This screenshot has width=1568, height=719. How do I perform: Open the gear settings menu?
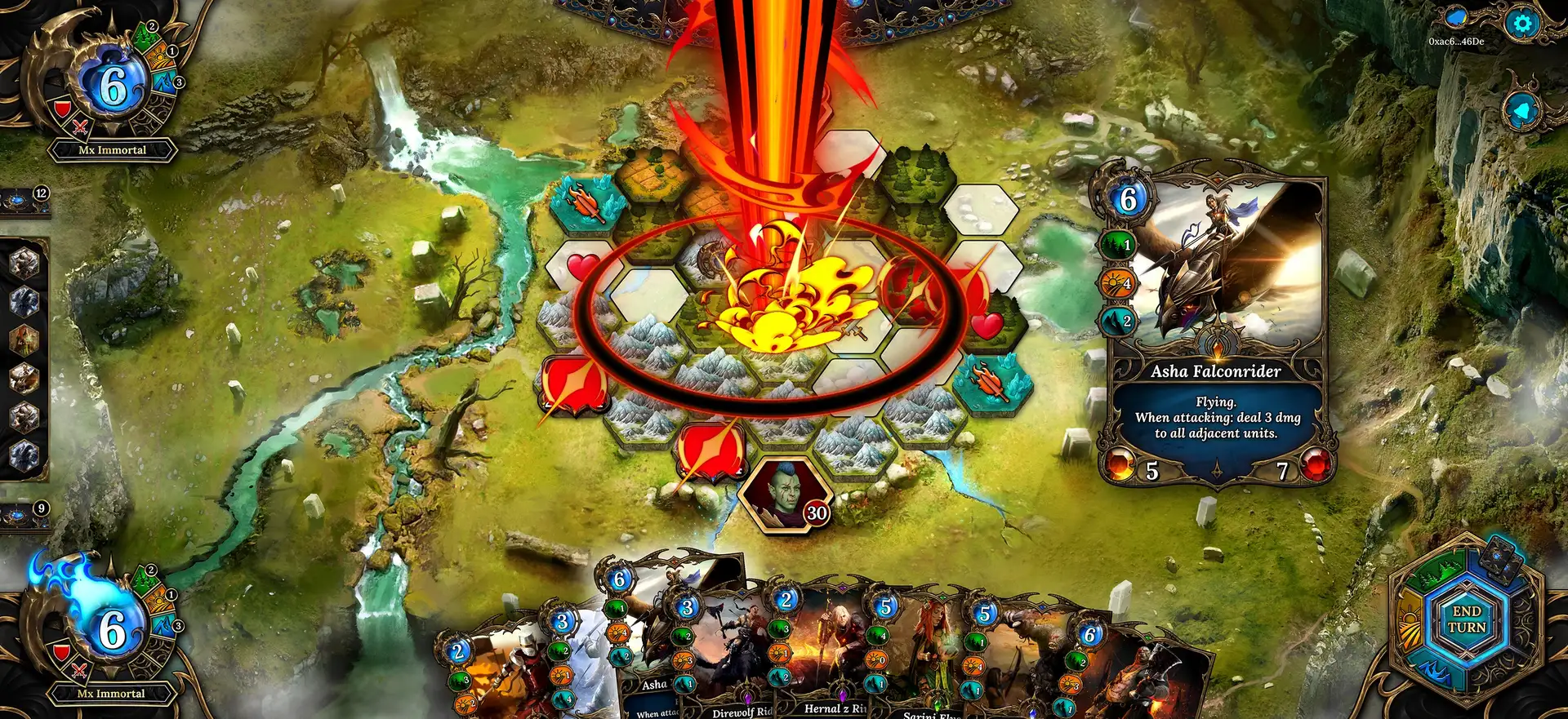(1521, 24)
